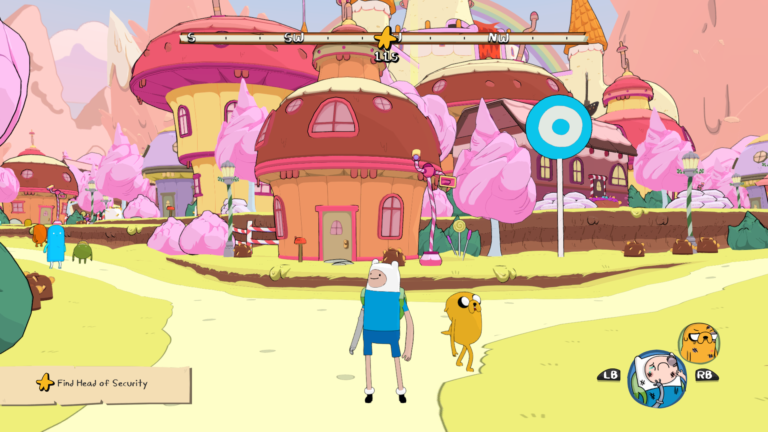Viewport: 768px width, 432px height.
Task: Click the compass bar's SW heading
Action: click(x=293, y=38)
